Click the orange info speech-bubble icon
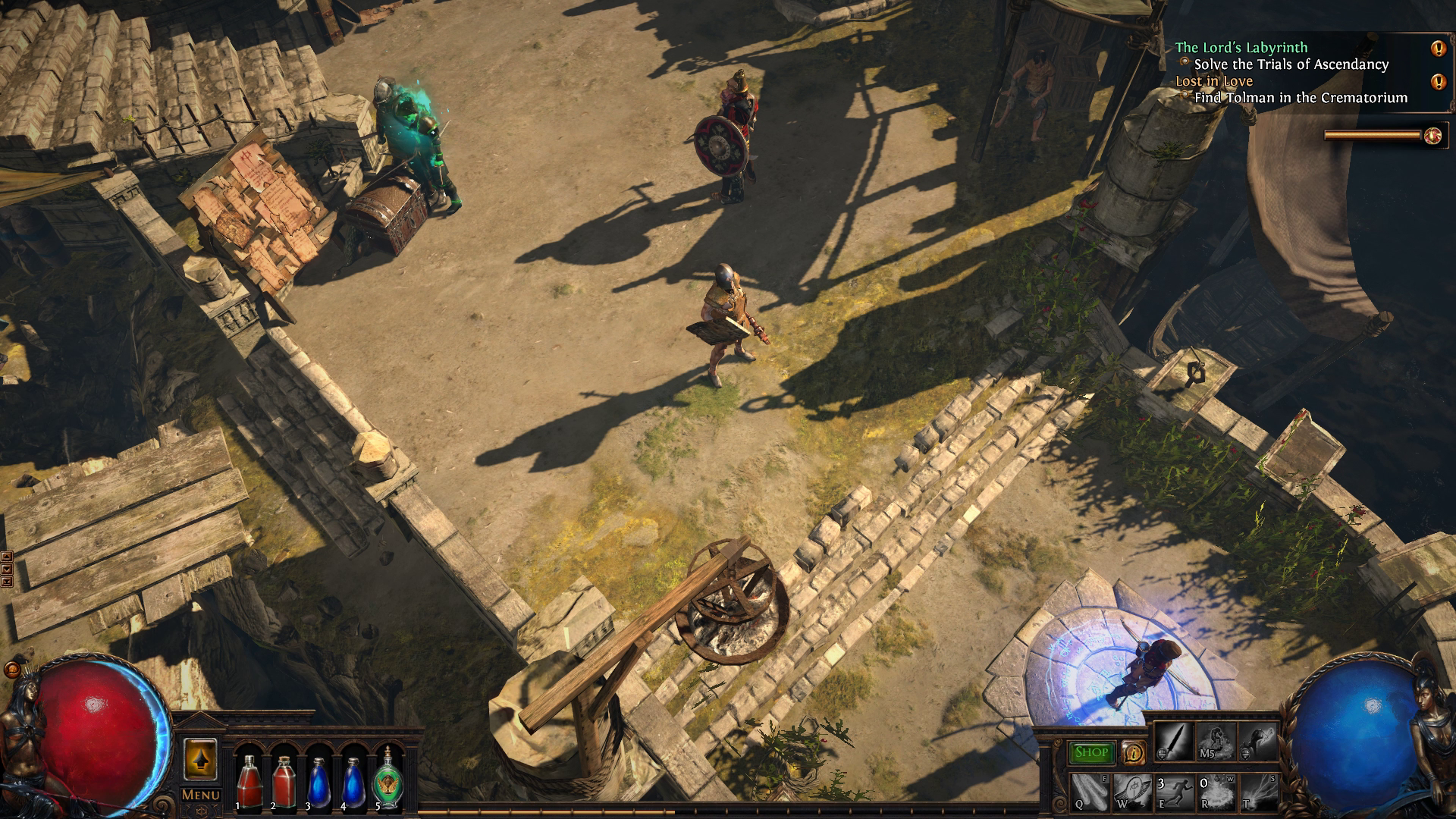The image size is (1456, 819). point(1134,752)
